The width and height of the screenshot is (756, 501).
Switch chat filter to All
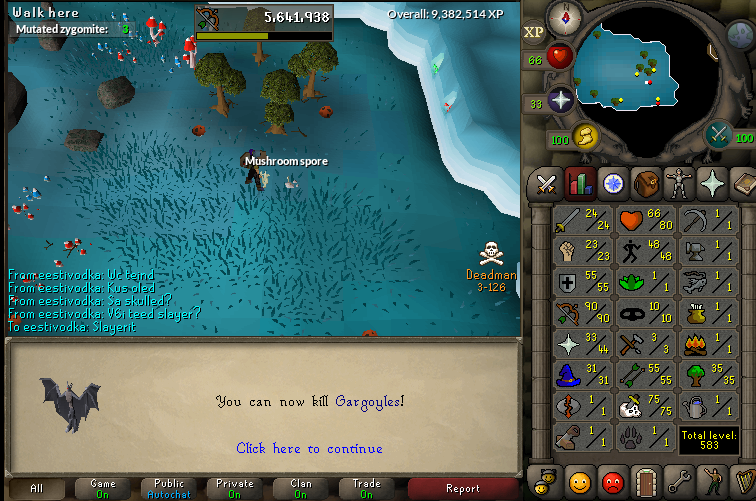click(x=36, y=488)
